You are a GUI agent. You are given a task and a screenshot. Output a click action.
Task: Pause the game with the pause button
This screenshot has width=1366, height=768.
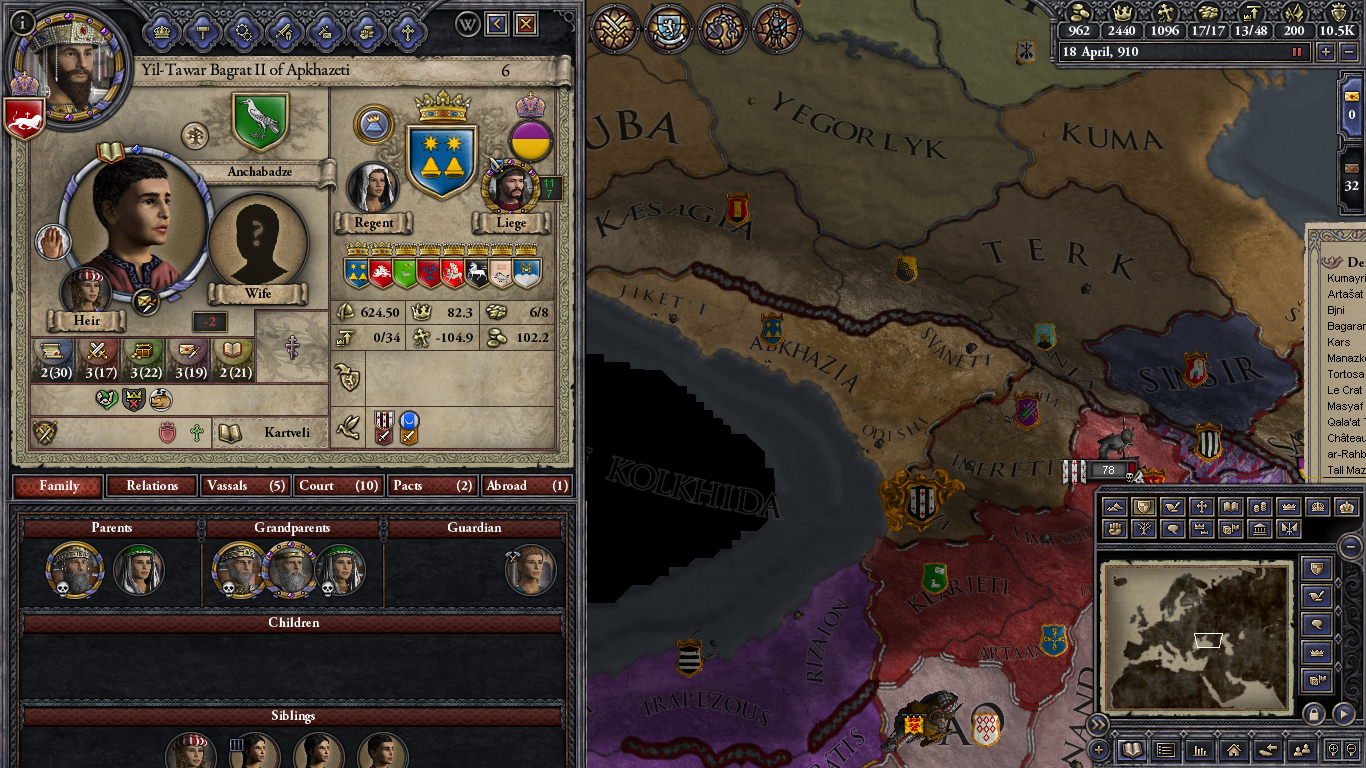1296,52
